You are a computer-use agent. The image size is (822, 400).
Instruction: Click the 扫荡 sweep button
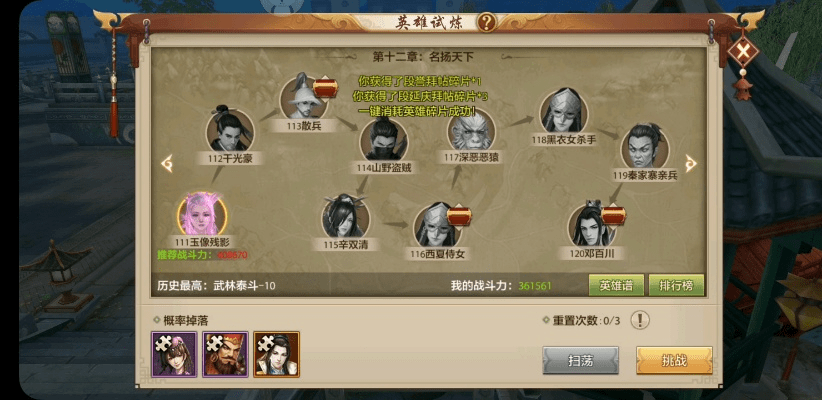[580, 359]
